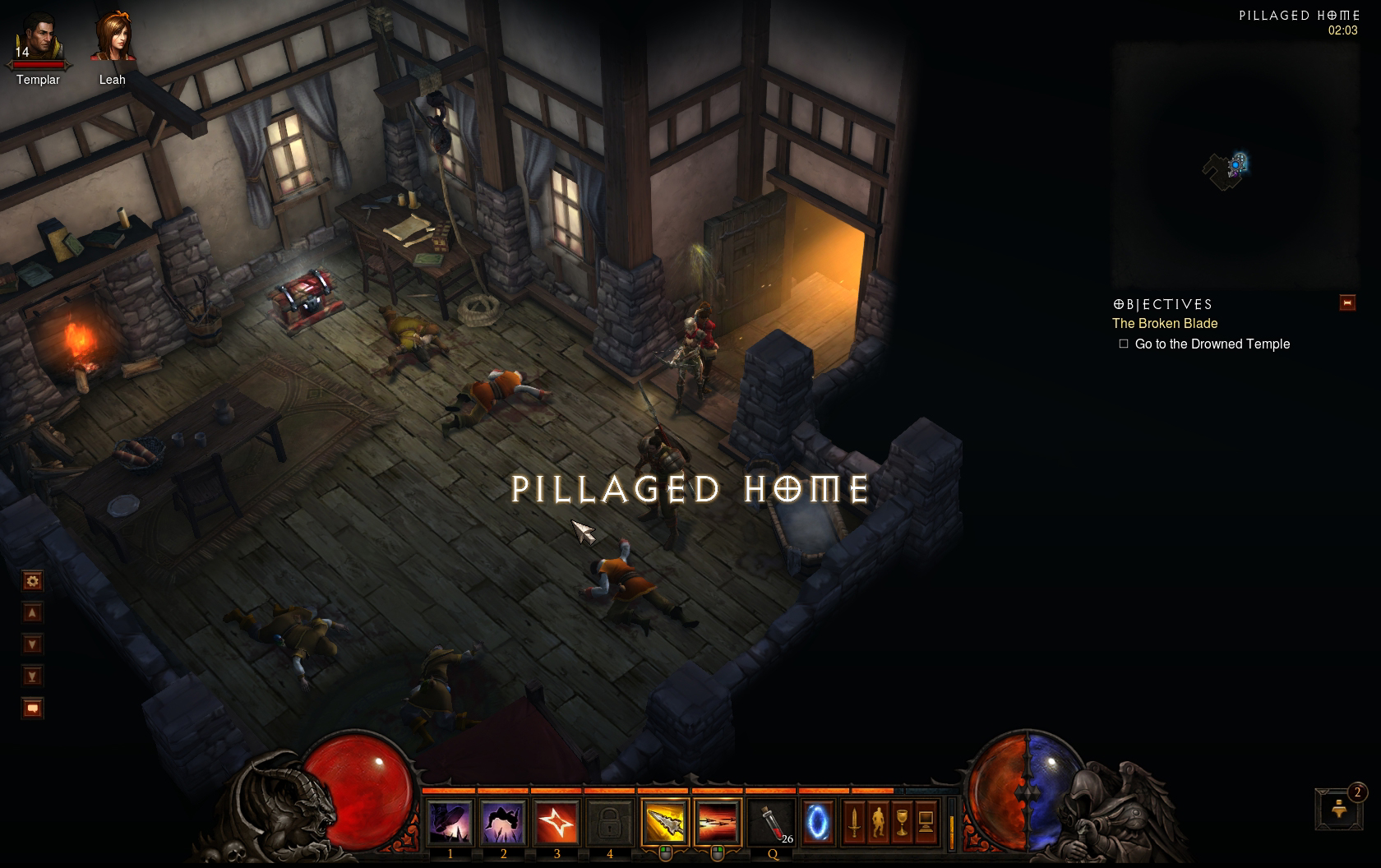
Task: Trigger the shuriken star skill in slot 3
Action: (557, 822)
